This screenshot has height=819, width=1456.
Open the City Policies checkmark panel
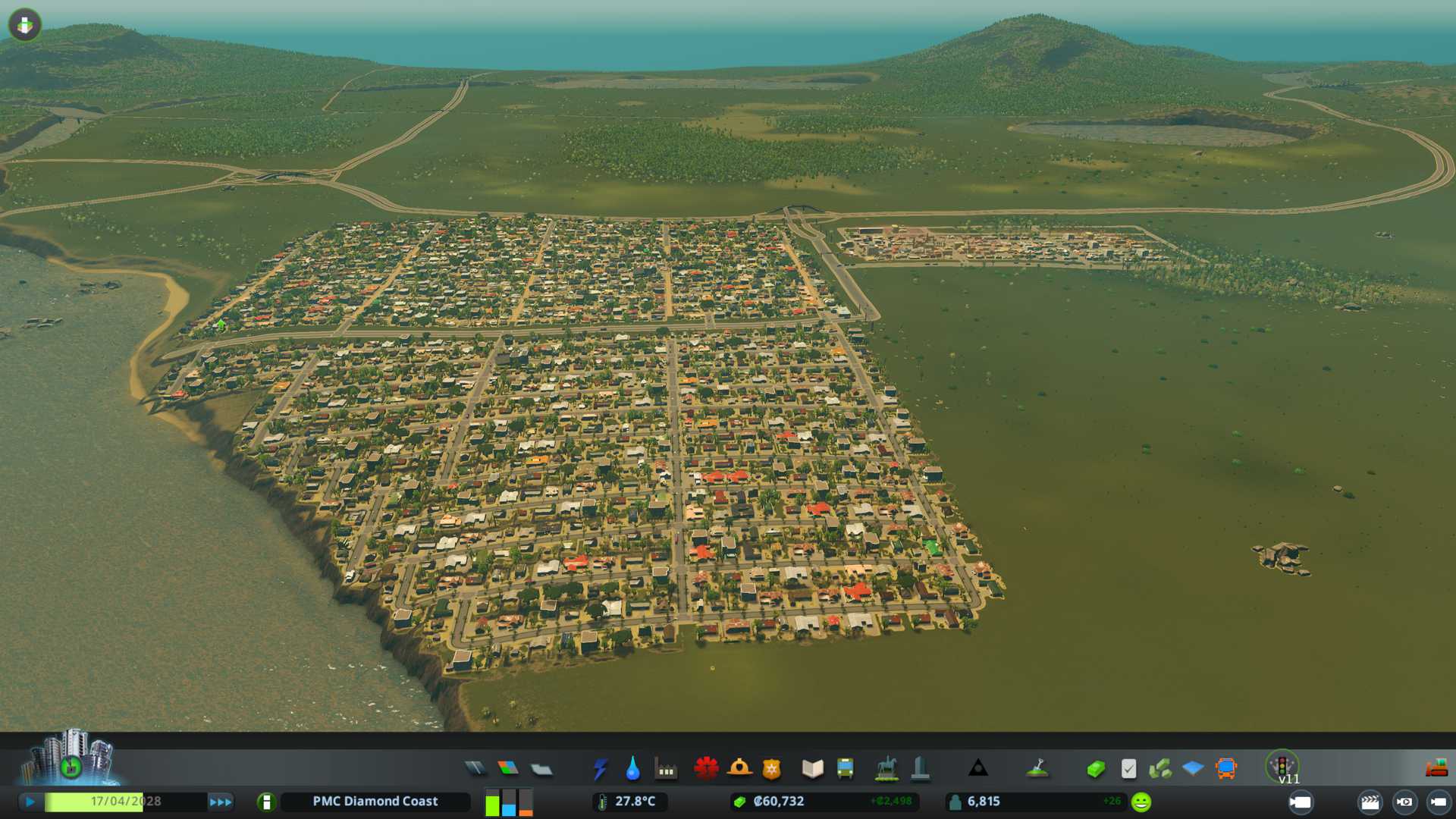click(x=1128, y=769)
